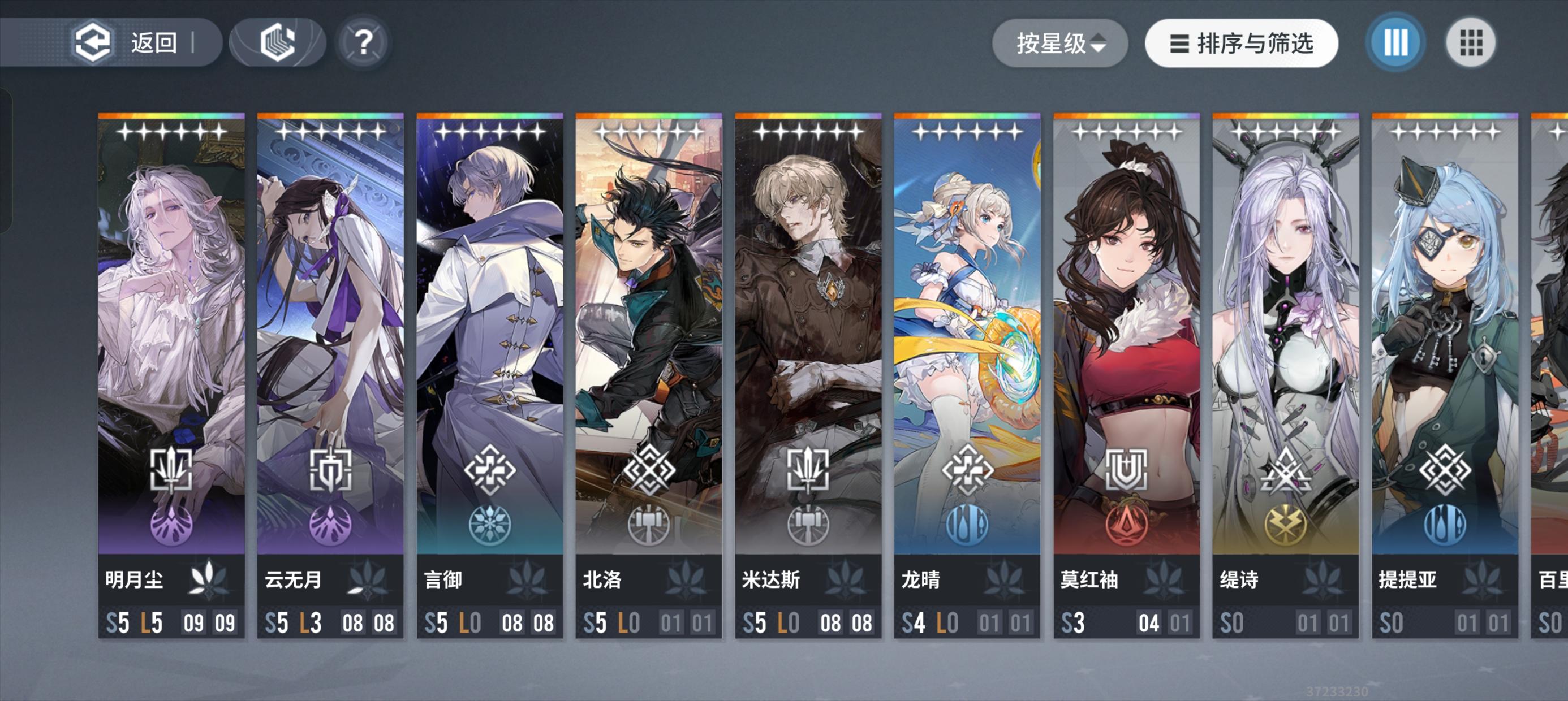Viewport: 1568px width, 701px height.
Task: Switch to the grid view layout
Action: (x=1471, y=42)
